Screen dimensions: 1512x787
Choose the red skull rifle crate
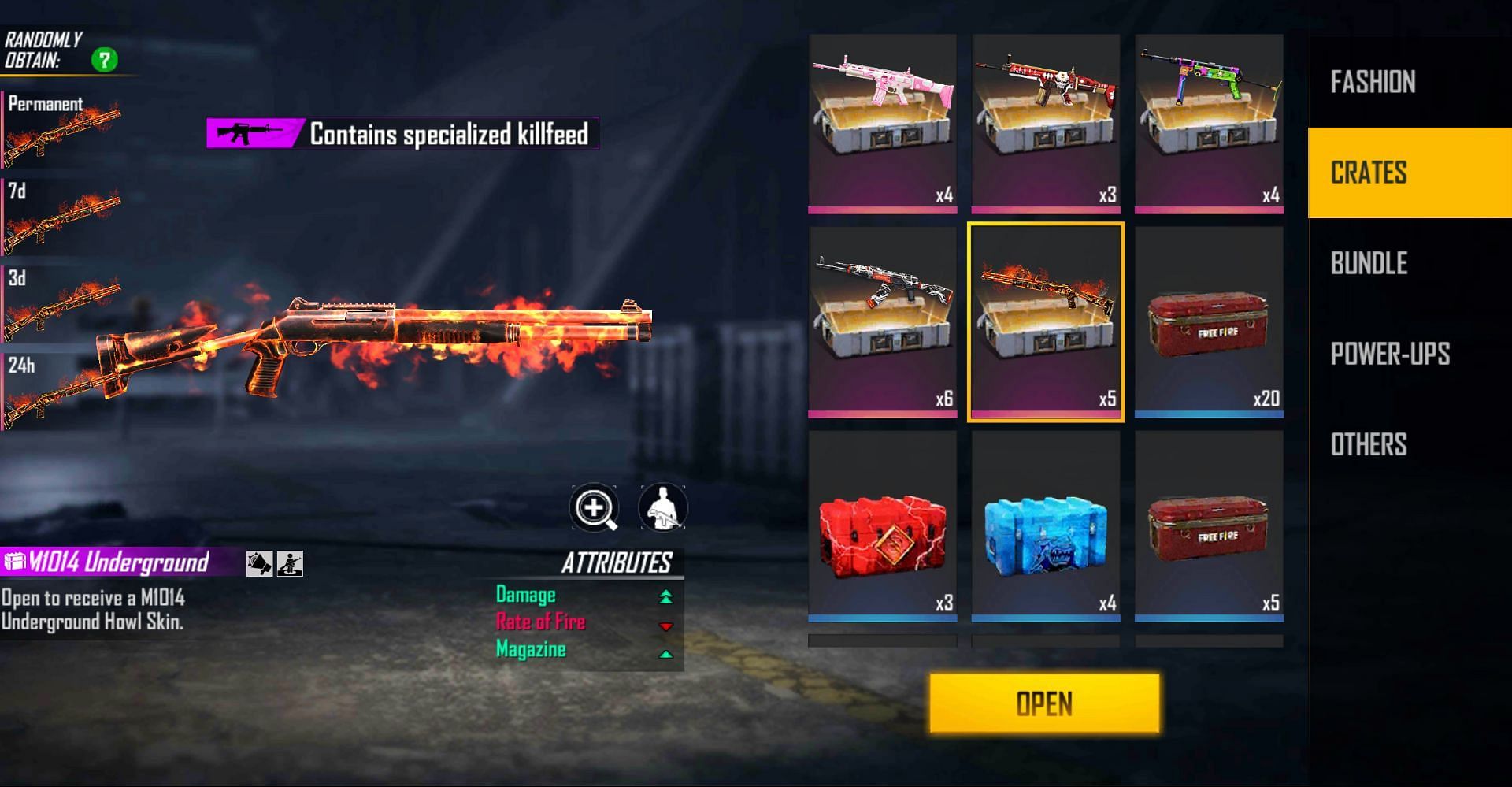(x=1045, y=122)
